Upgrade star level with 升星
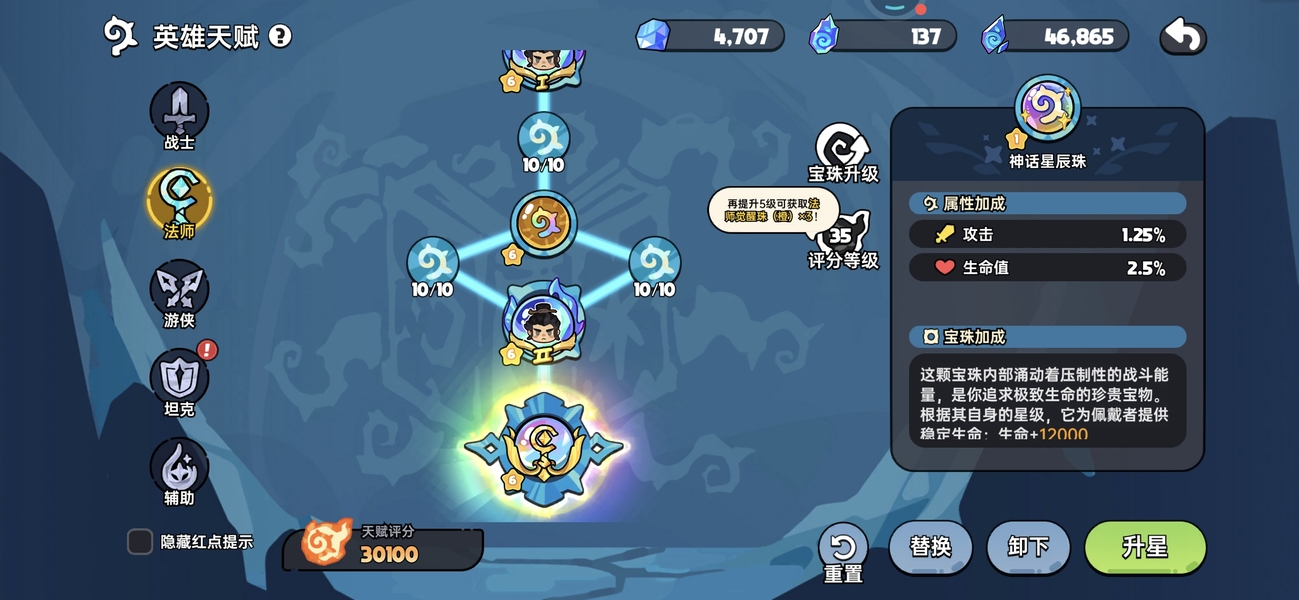Image resolution: width=1299 pixels, height=600 pixels. pos(1145,547)
